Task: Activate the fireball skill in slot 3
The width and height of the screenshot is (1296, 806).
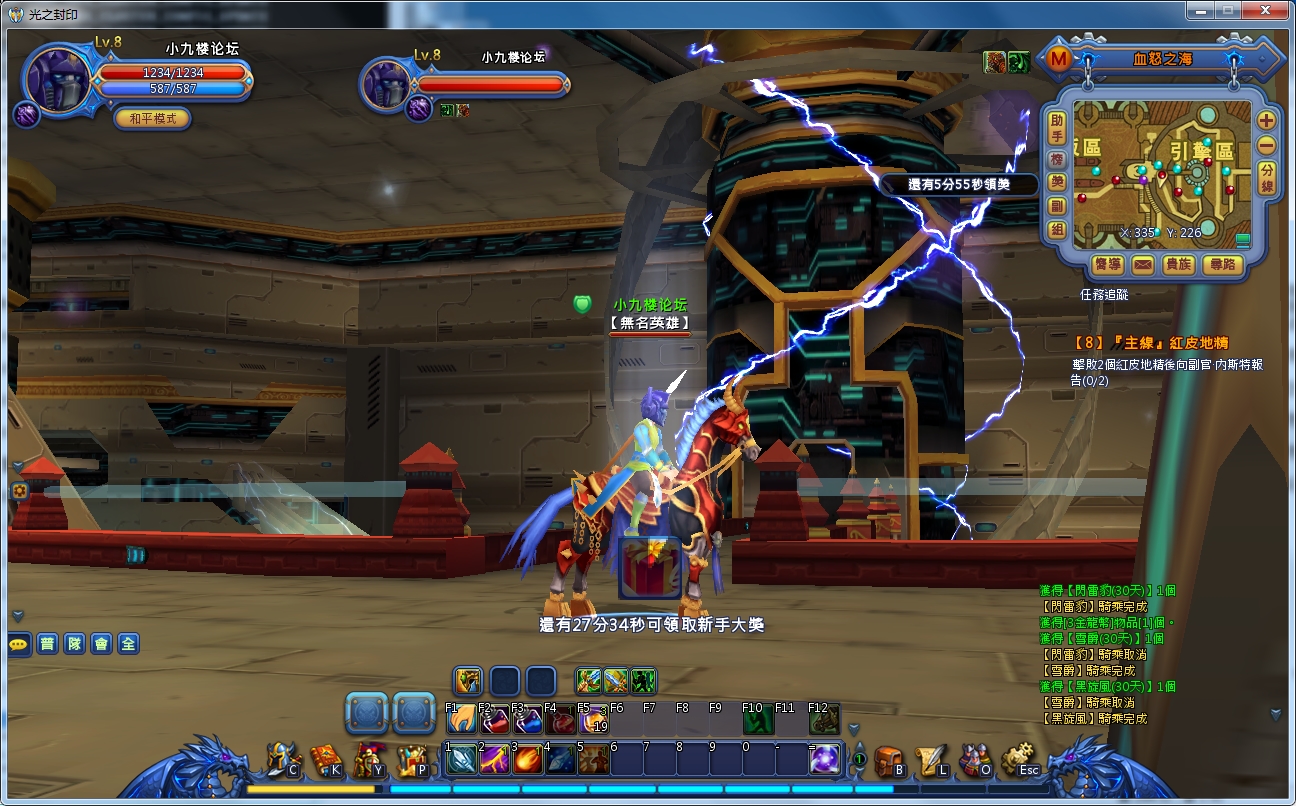Action: click(528, 760)
